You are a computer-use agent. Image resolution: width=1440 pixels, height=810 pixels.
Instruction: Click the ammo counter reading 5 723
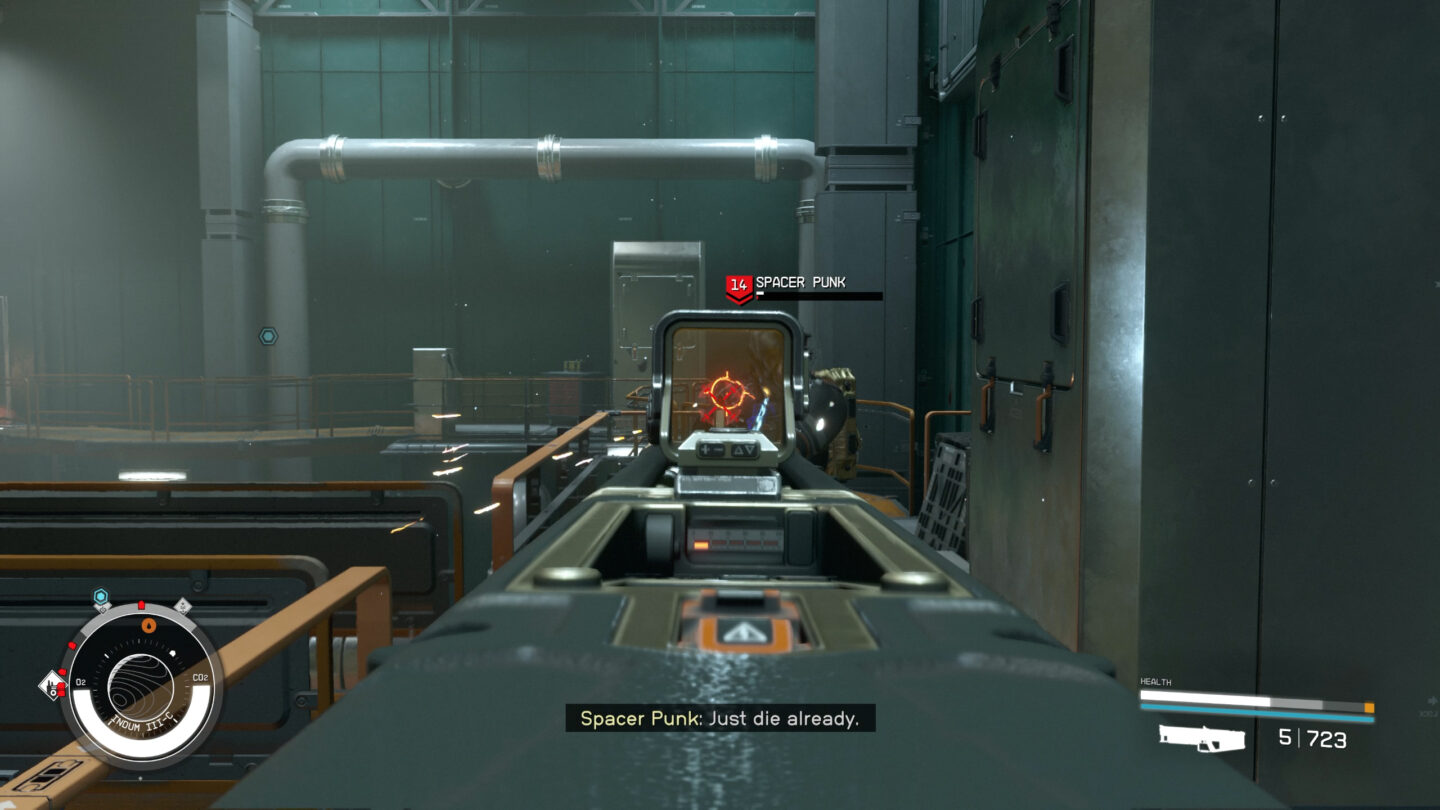(1313, 737)
